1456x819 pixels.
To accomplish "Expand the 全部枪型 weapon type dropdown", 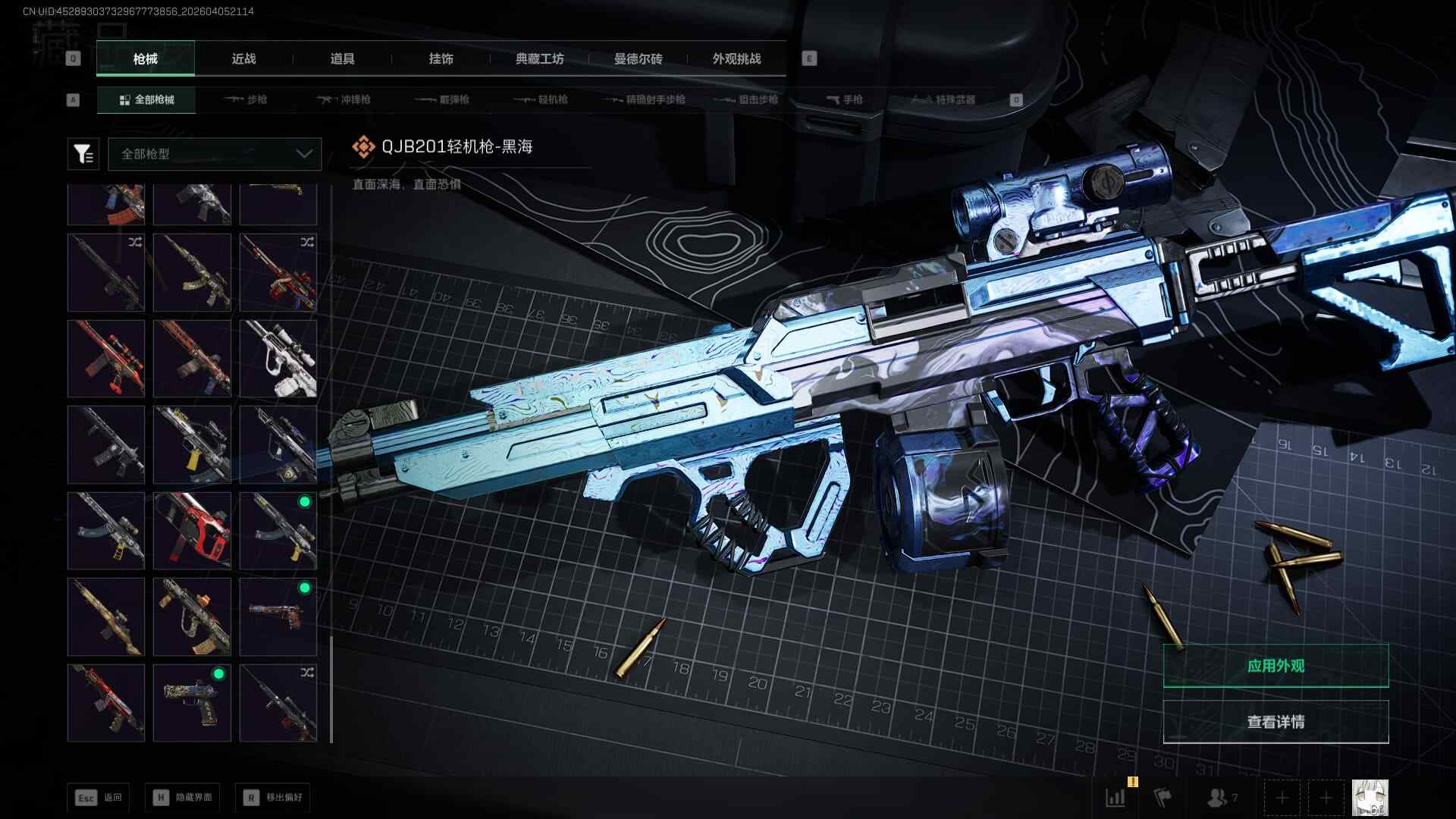I will 215,154.
